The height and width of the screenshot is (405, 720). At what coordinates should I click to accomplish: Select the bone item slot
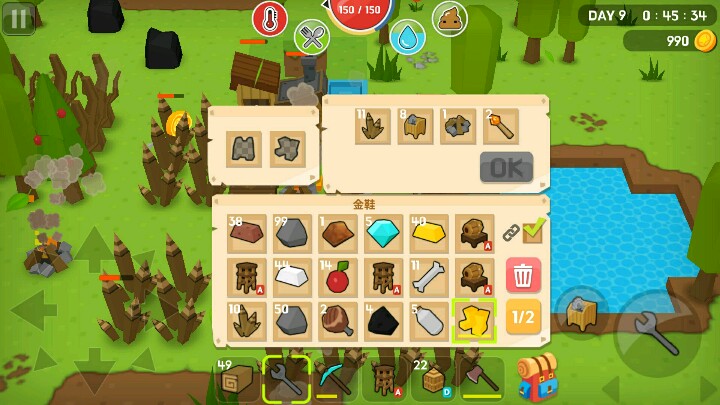[428, 277]
